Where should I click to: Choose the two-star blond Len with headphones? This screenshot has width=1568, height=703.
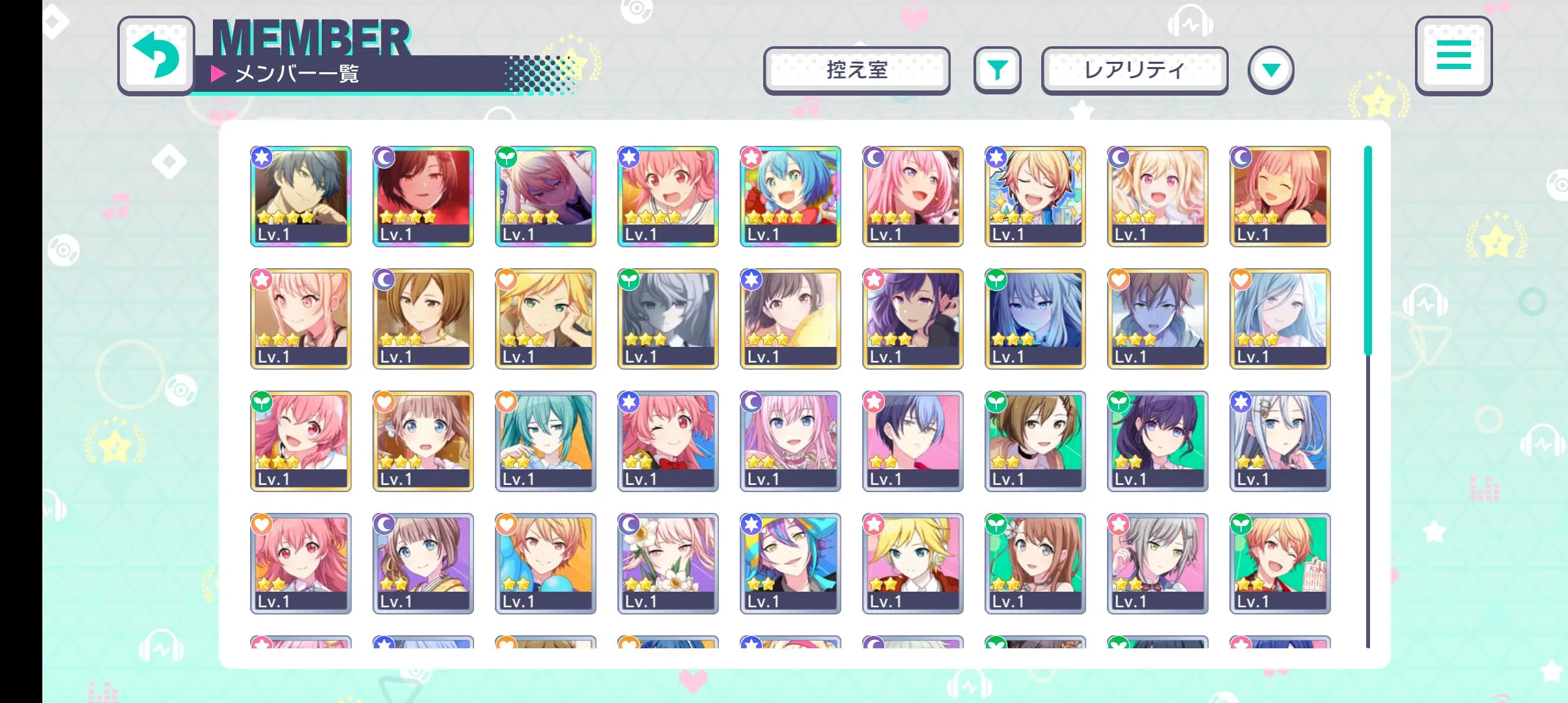pyautogui.click(x=913, y=564)
